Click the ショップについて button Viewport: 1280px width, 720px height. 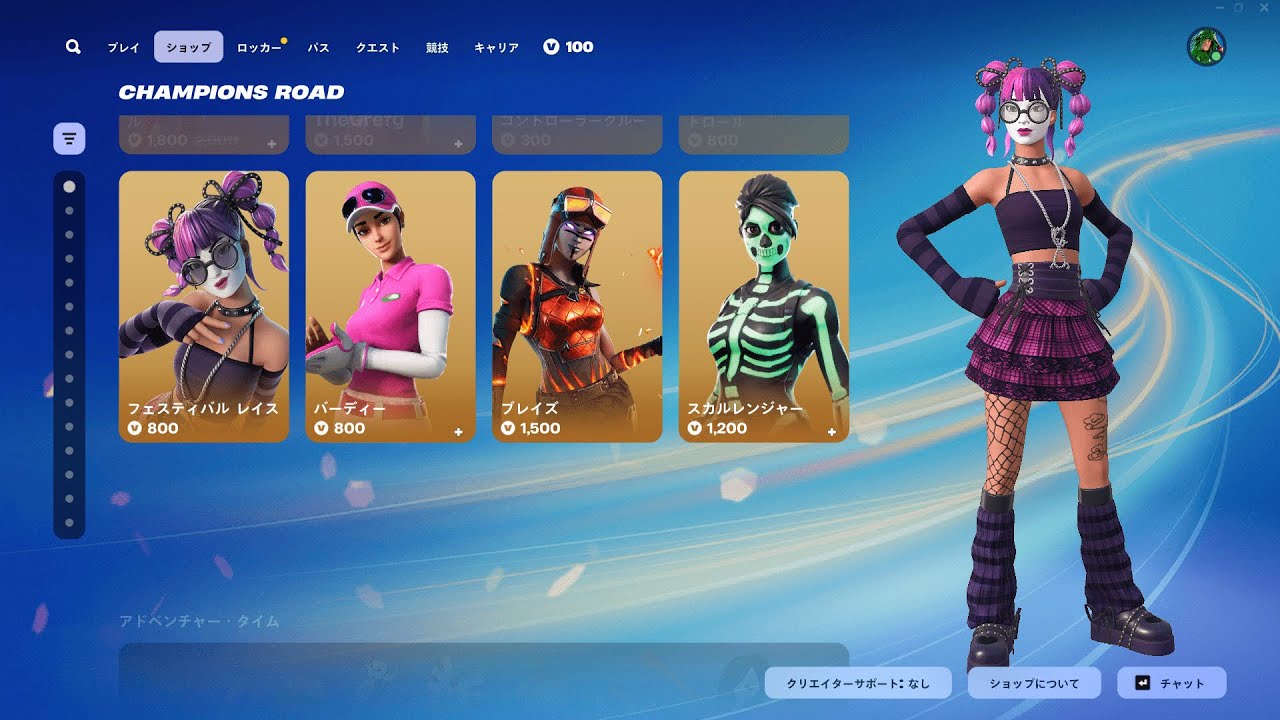point(1034,683)
